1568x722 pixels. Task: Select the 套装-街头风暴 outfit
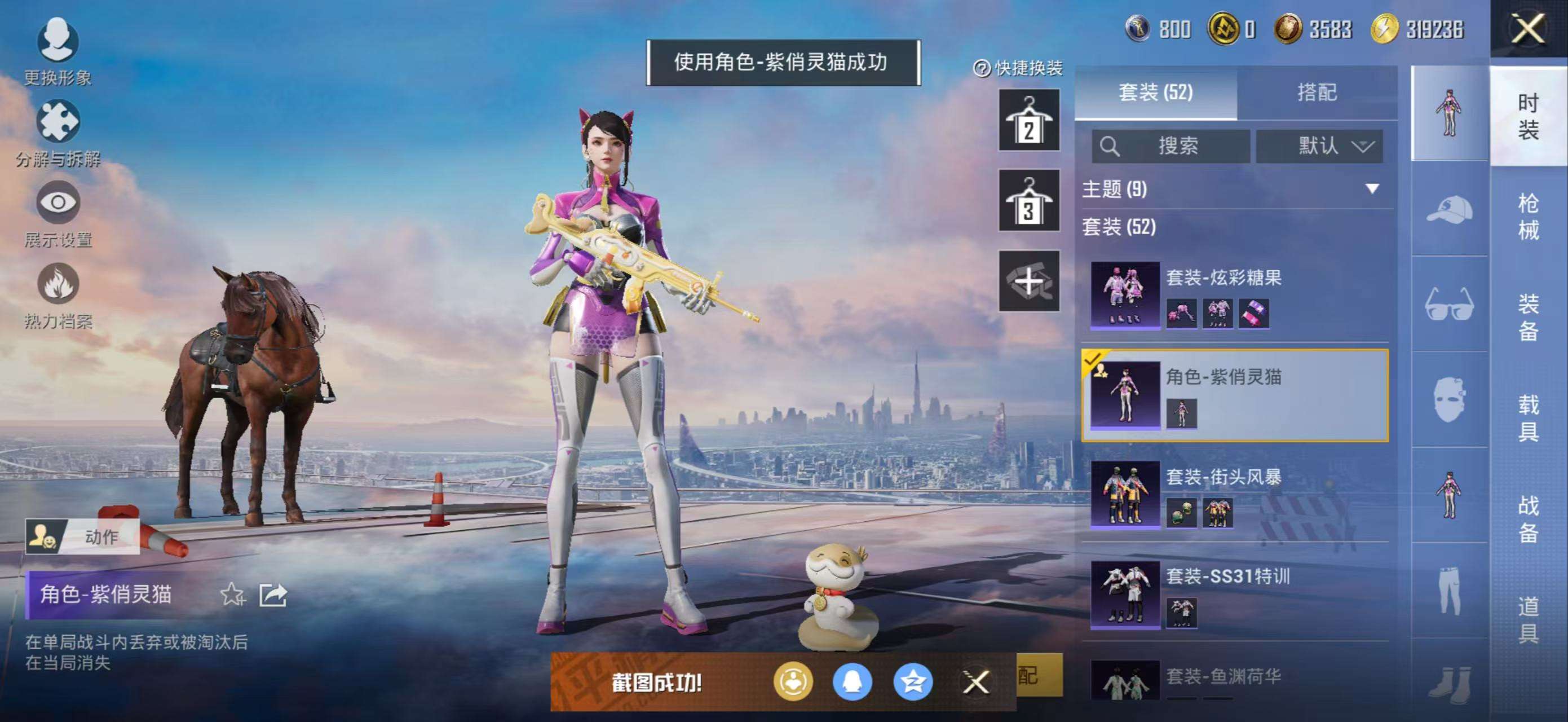coord(1236,494)
